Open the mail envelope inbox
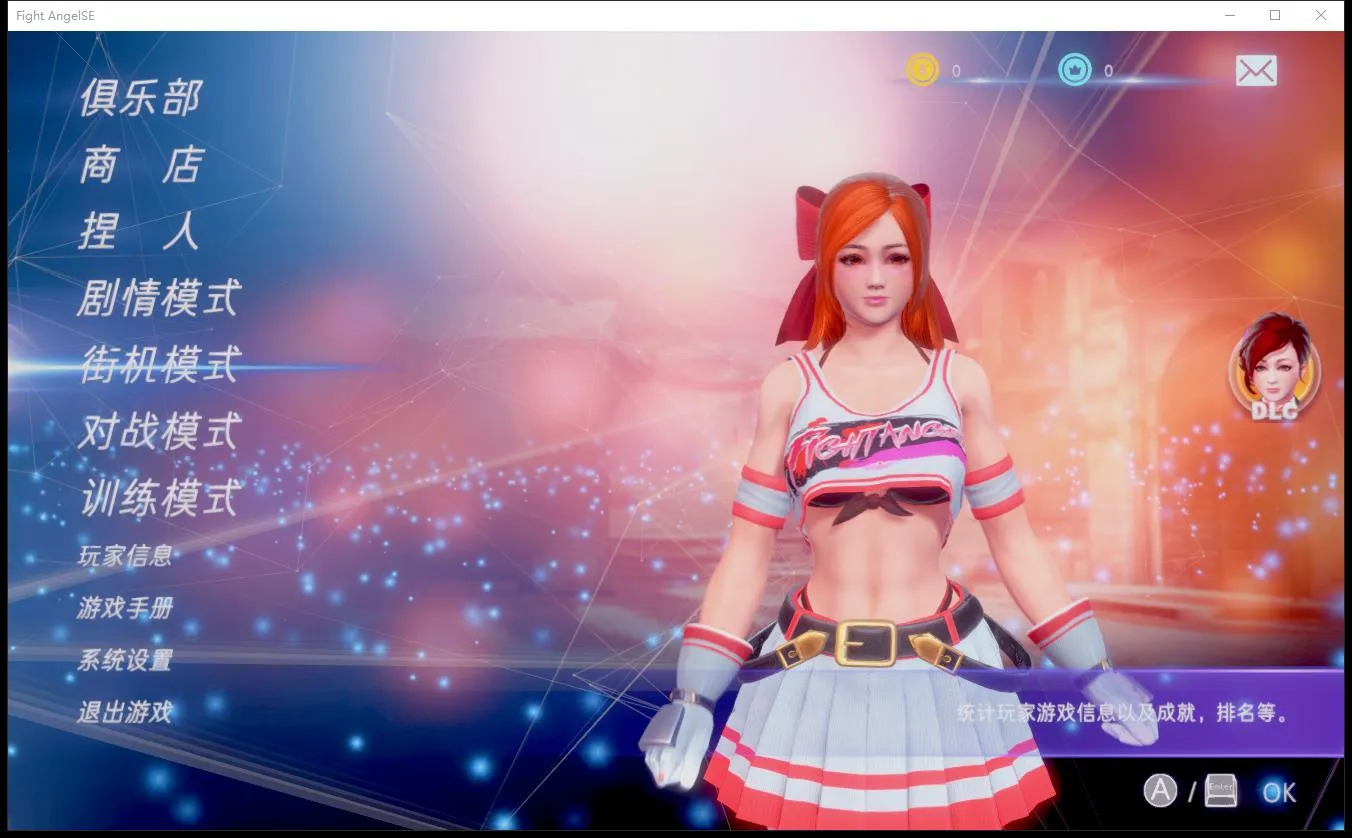1352x838 pixels. click(x=1256, y=70)
